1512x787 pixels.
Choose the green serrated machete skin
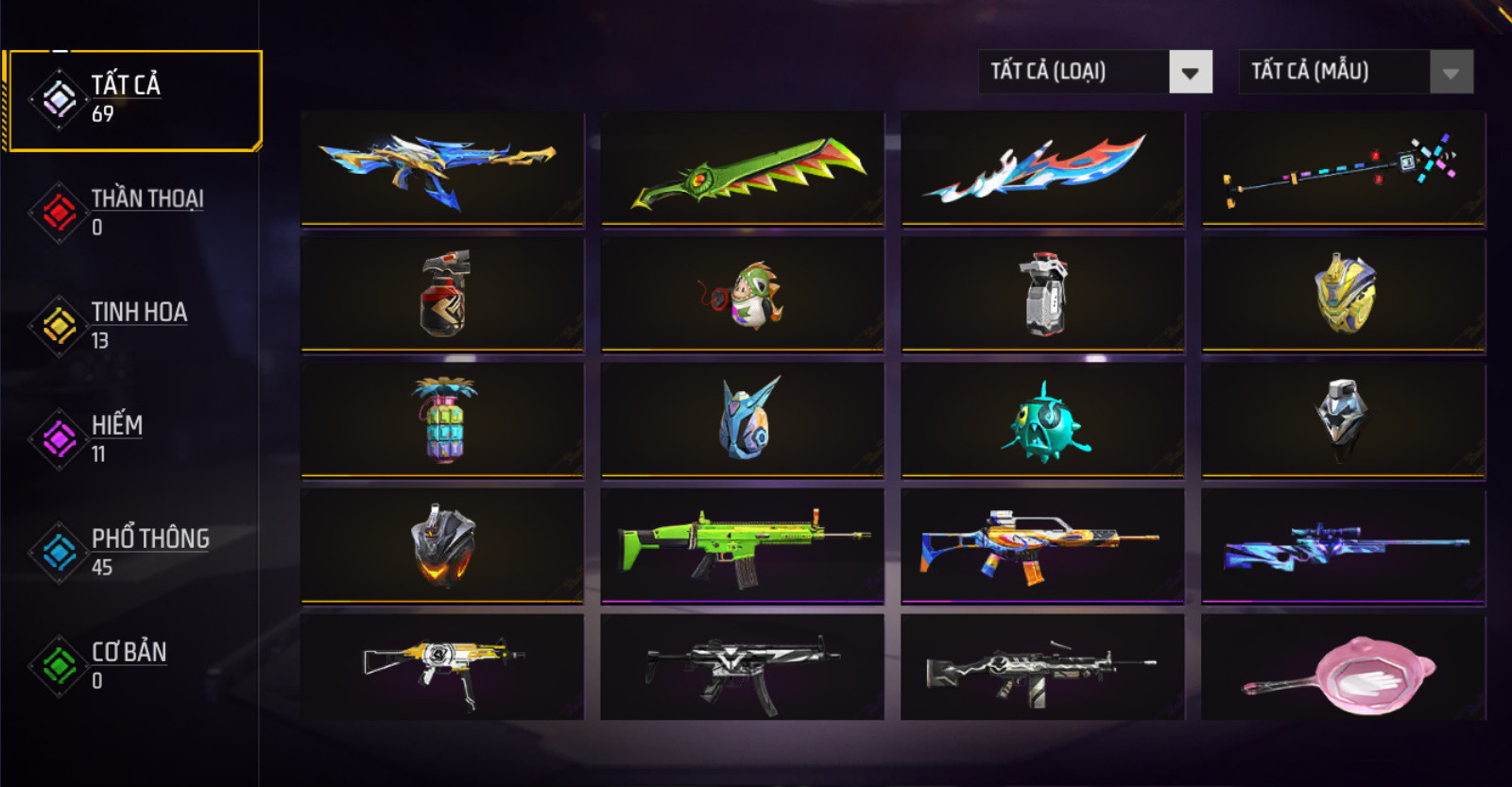pos(743,169)
